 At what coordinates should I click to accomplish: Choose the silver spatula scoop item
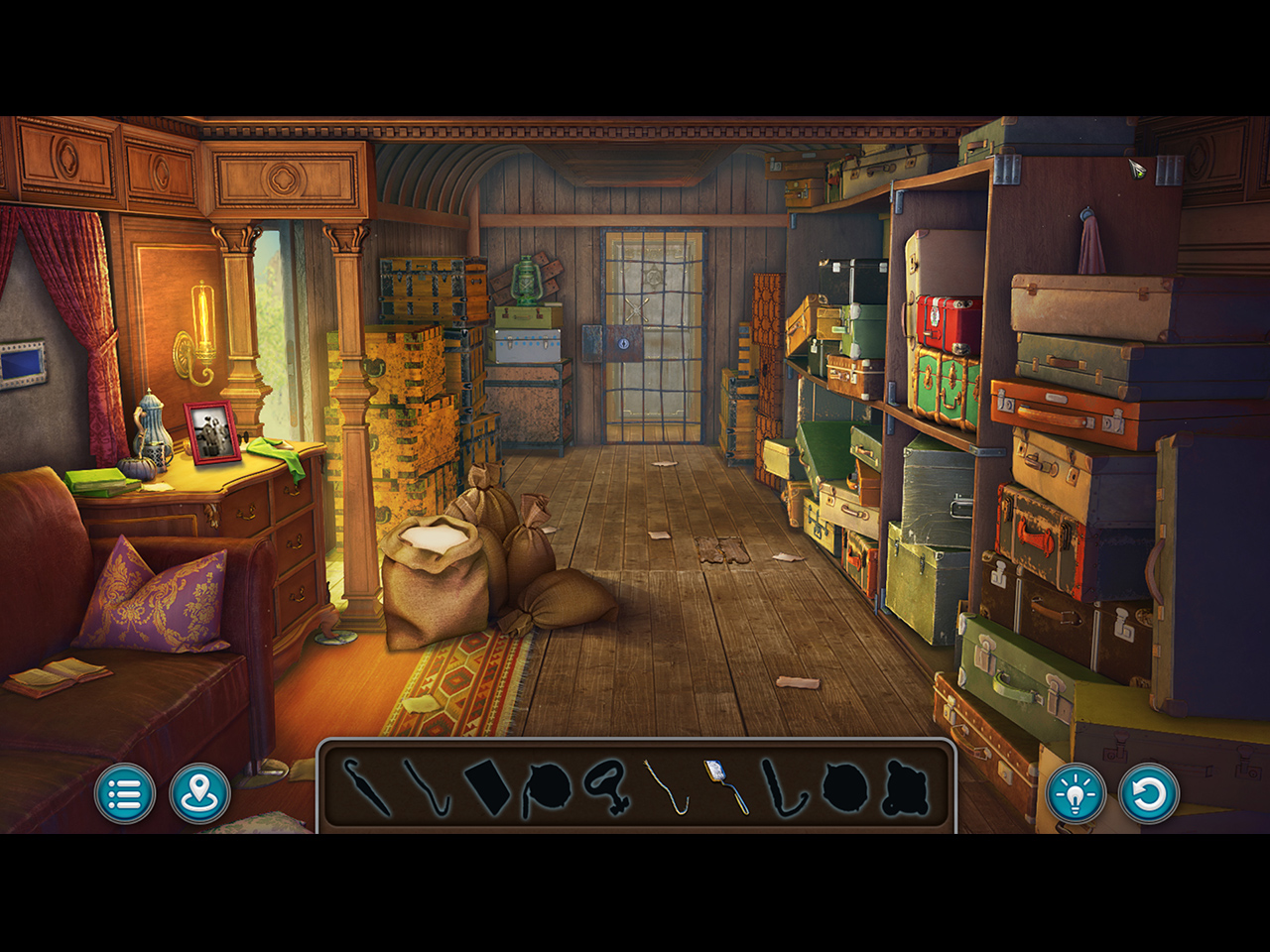[725, 785]
